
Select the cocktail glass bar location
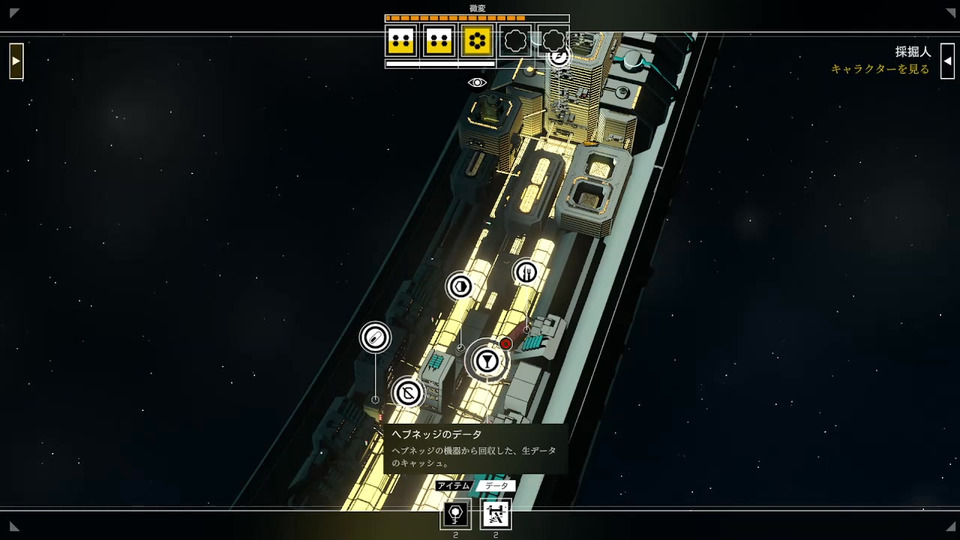click(x=486, y=360)
